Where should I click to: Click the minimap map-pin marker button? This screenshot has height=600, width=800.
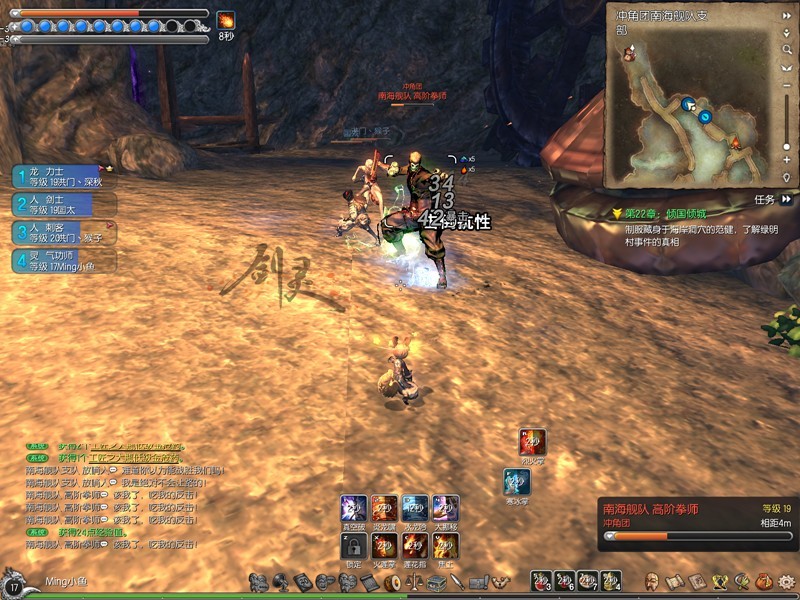(x=787, y=177)
